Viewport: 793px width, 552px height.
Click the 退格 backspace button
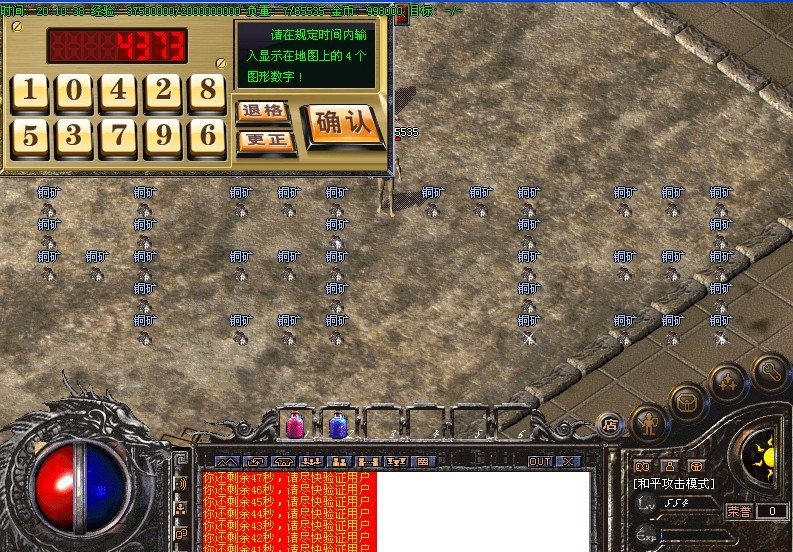coord(264,111)
